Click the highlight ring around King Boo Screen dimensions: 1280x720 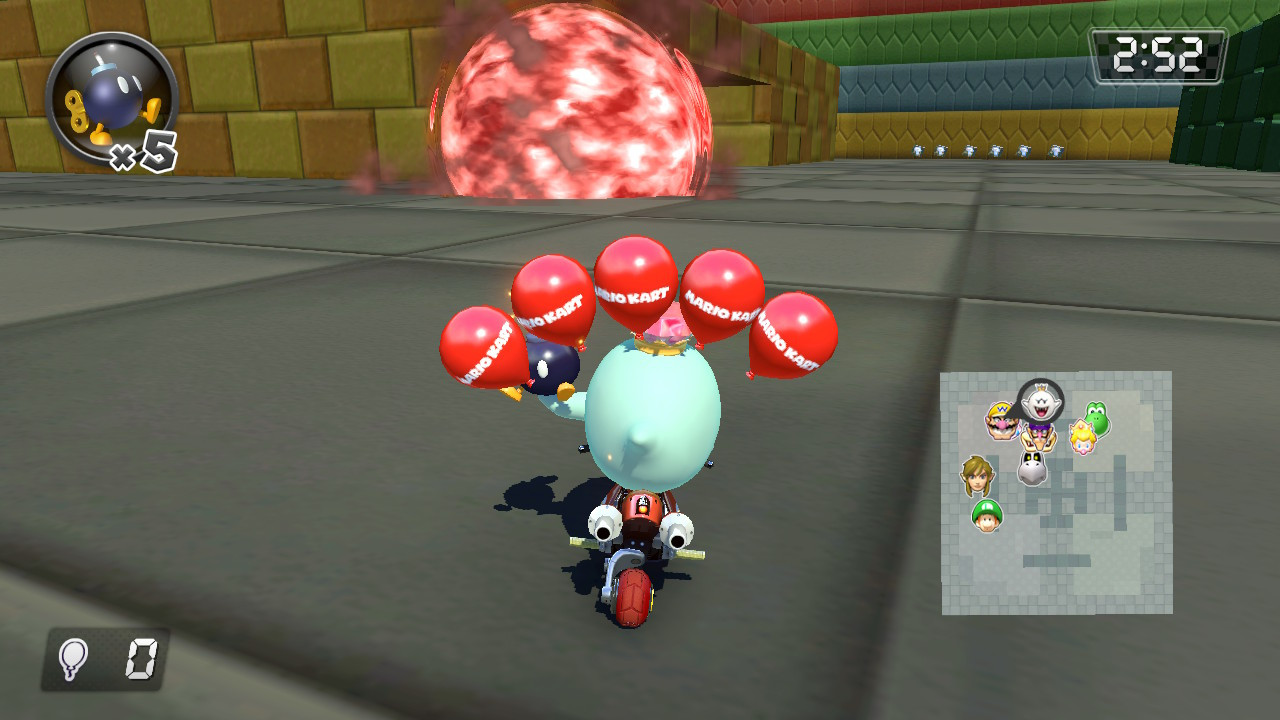(1040, 380)
